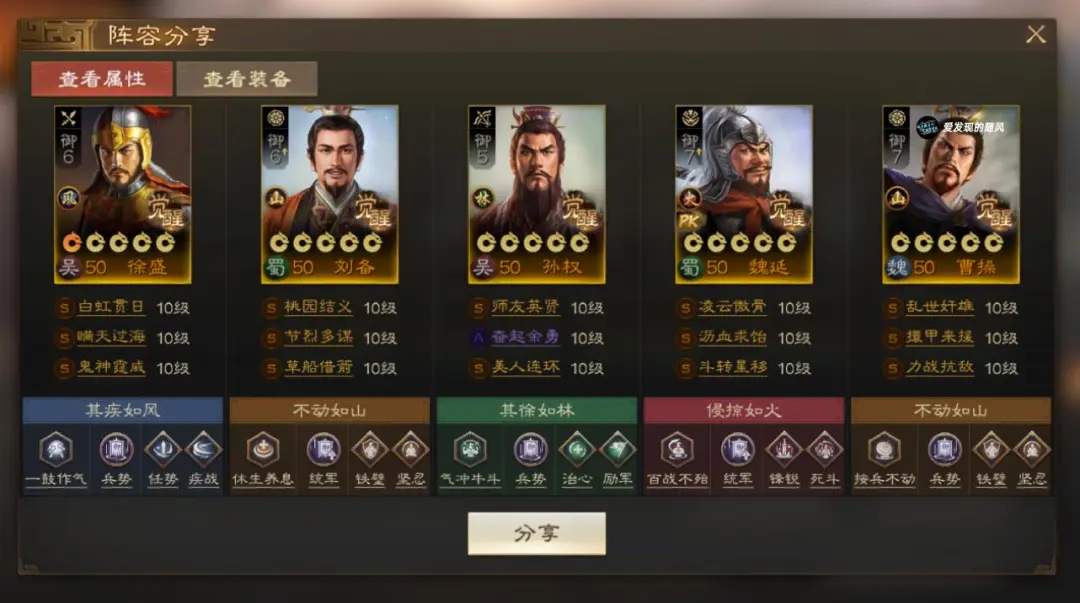Close the 阵容分享 panel
The width and height of the screenshot is (1080, 603).
pos(1036,35)
